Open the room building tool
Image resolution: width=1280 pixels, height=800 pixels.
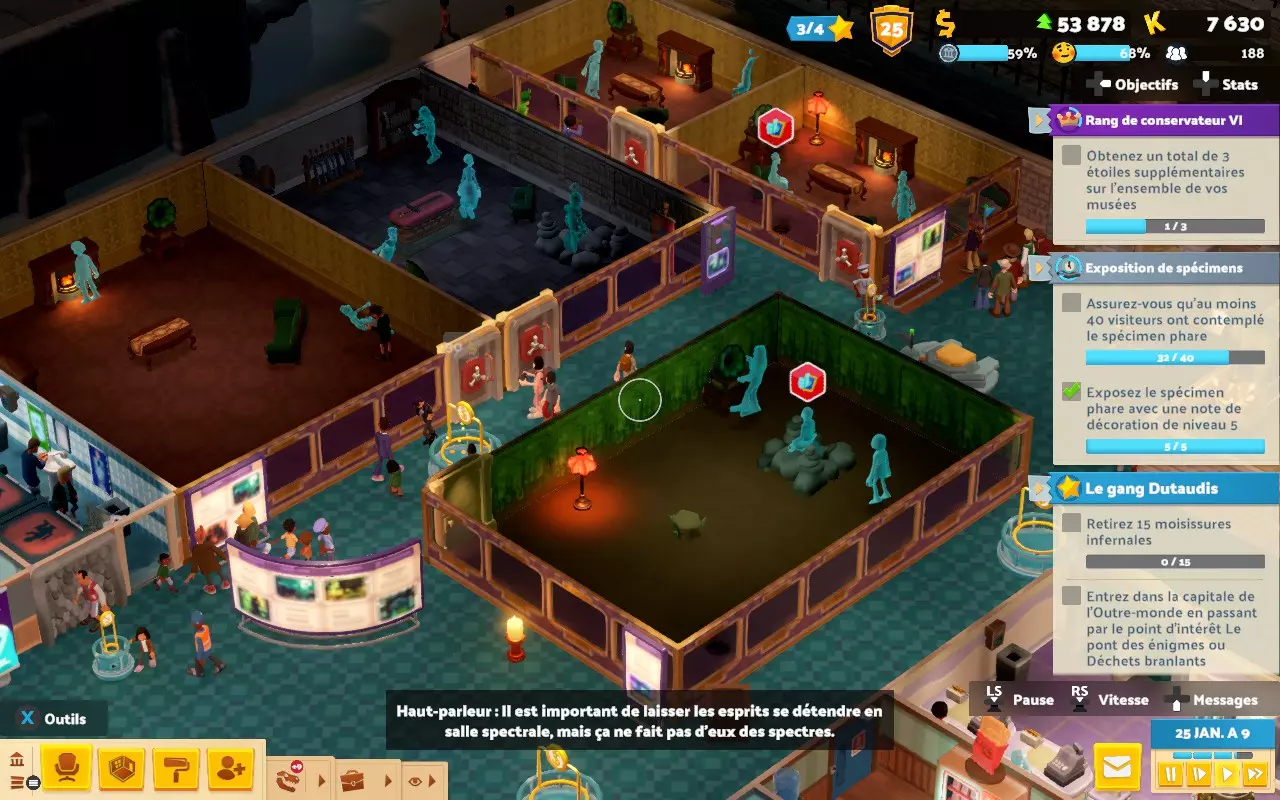point(121,767)
